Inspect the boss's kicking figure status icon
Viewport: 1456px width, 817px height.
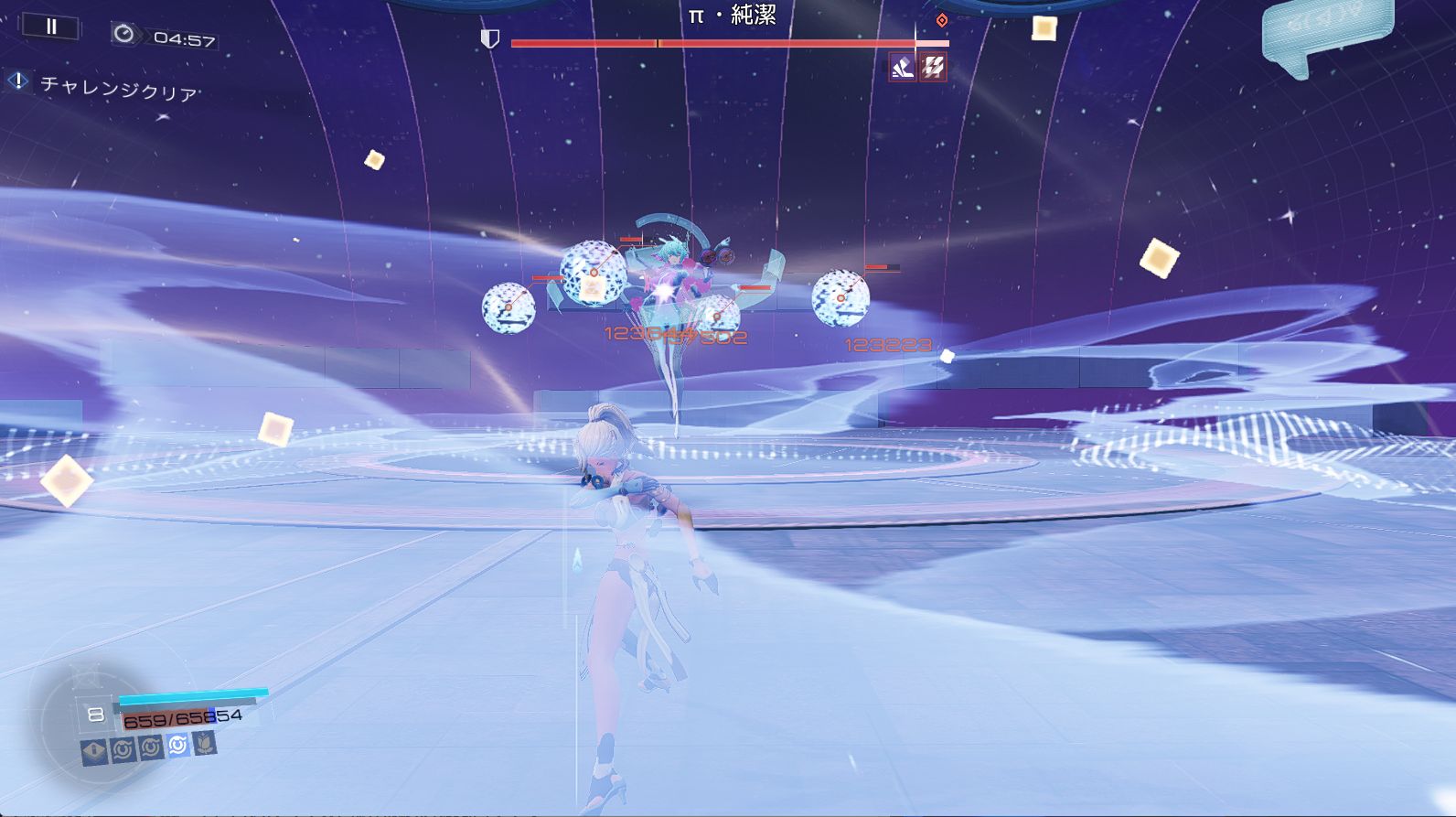pyautogui.click(x=903, y=67)
